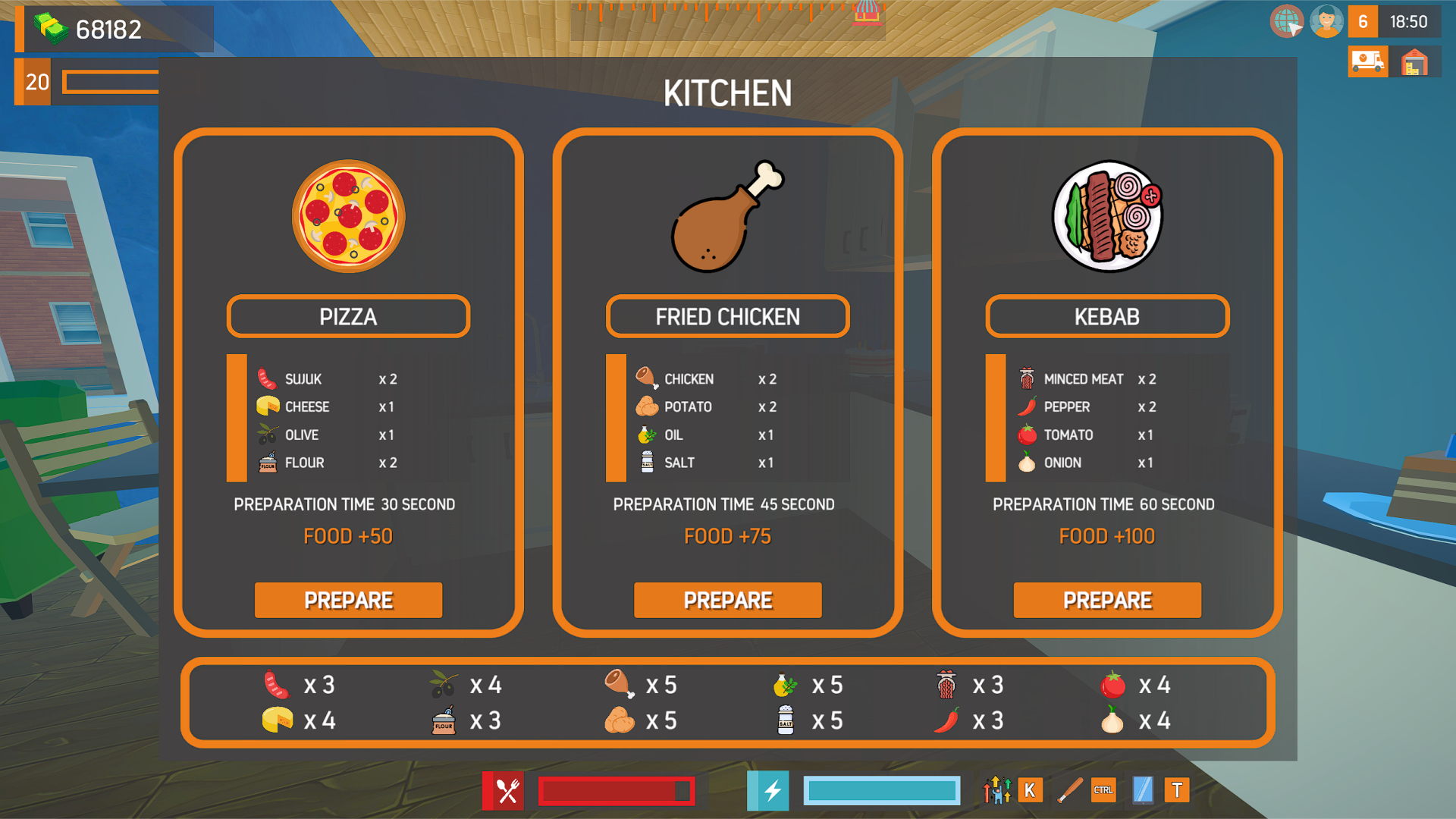Click the fork and knife hunger icon
This screenshot has height=819, width=1456.
click(x=507, y=791)
